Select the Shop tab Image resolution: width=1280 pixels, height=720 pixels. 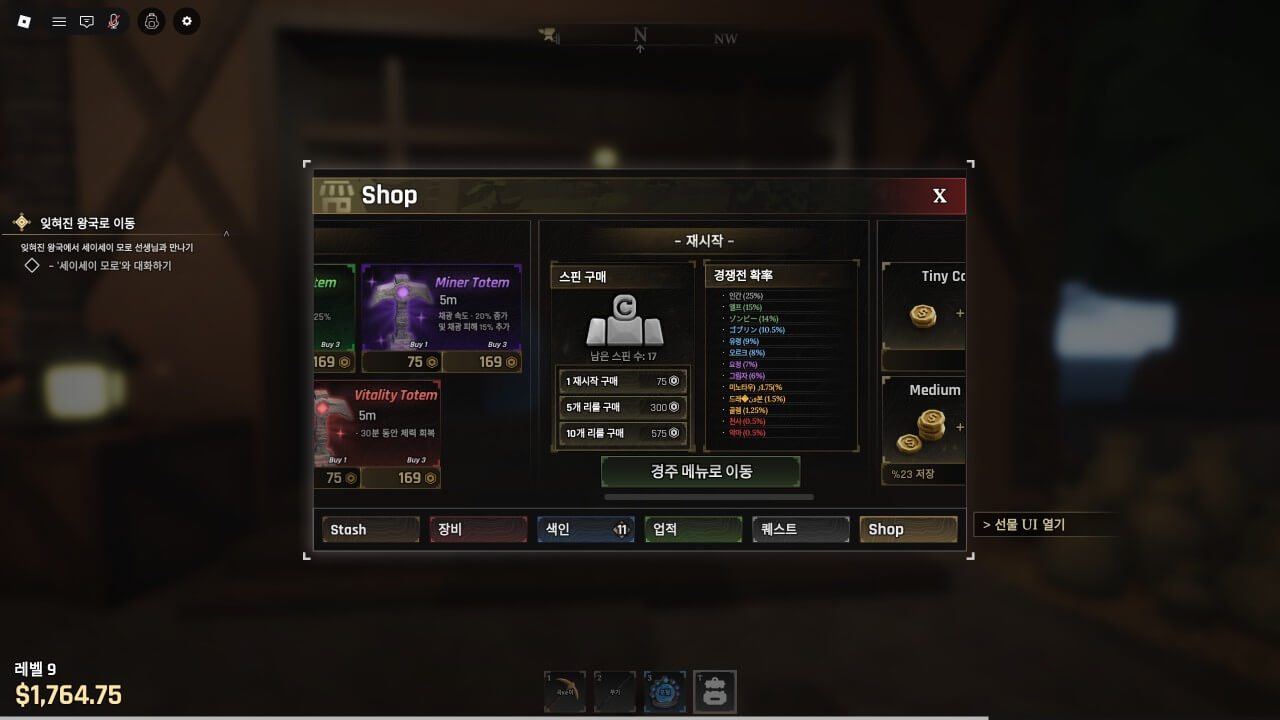(x=908, y=529)
